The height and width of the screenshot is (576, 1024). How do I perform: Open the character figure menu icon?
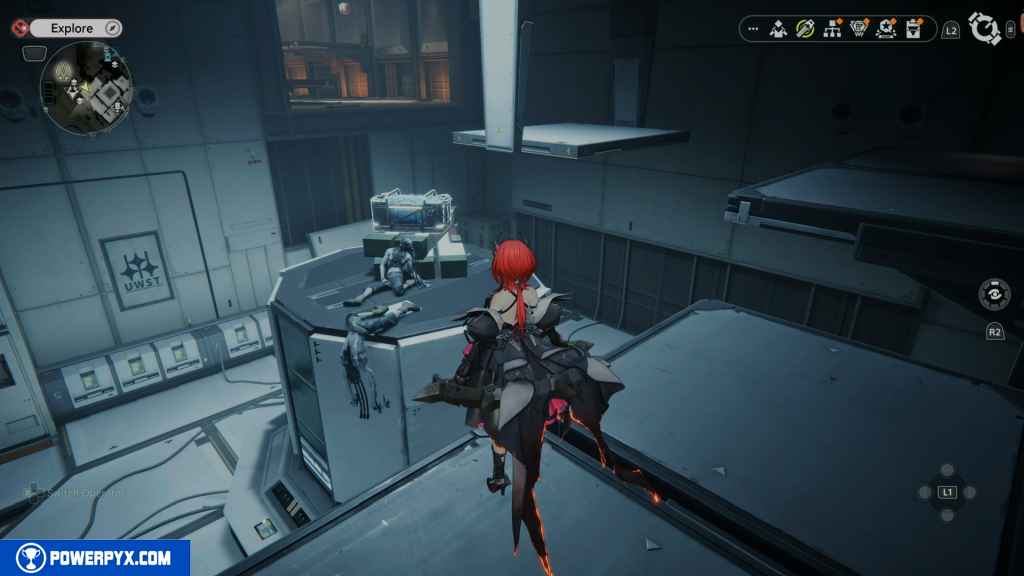click(x=778, y=29)
